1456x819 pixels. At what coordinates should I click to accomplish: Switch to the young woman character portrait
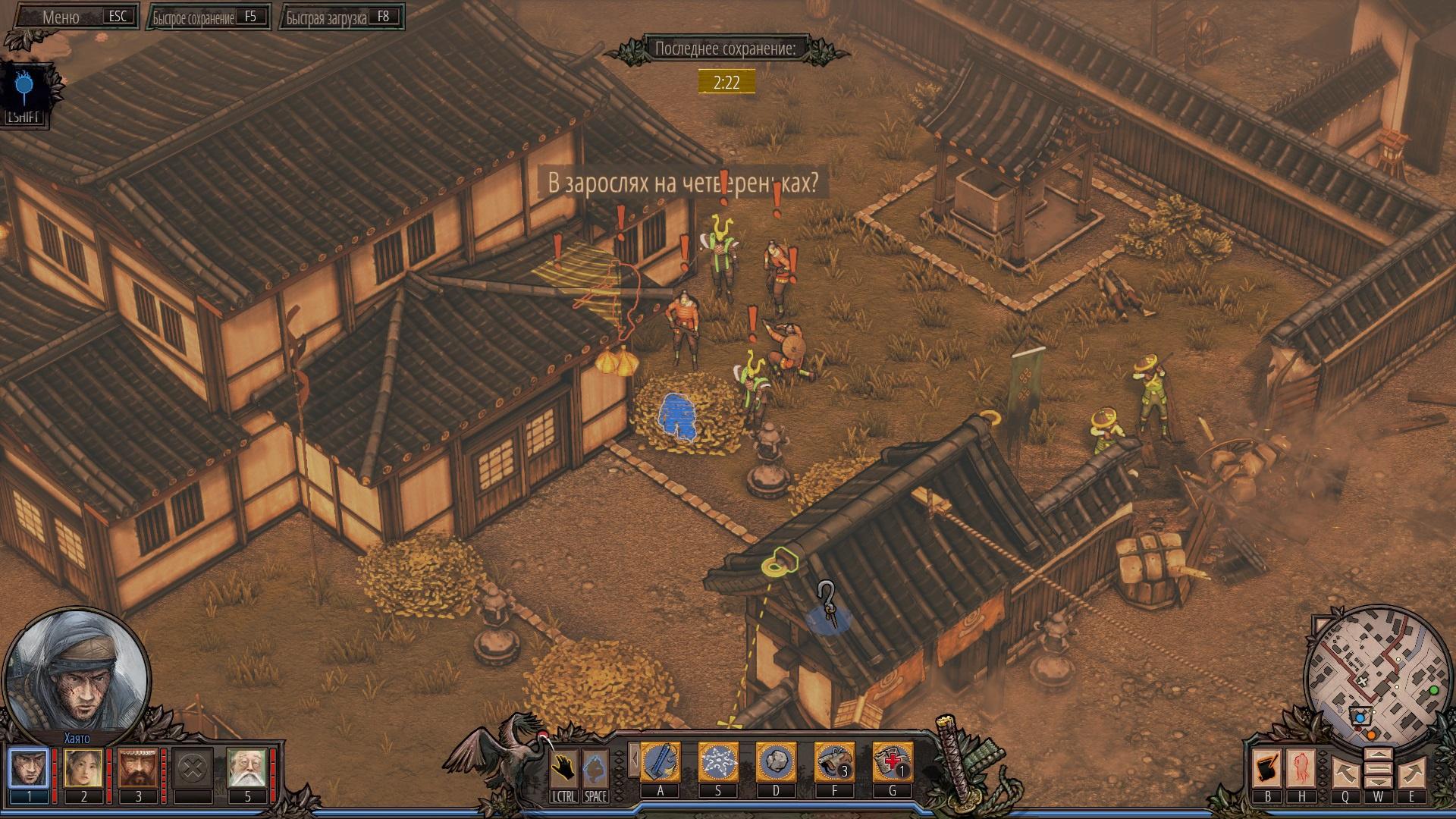[x=83, y=768]
